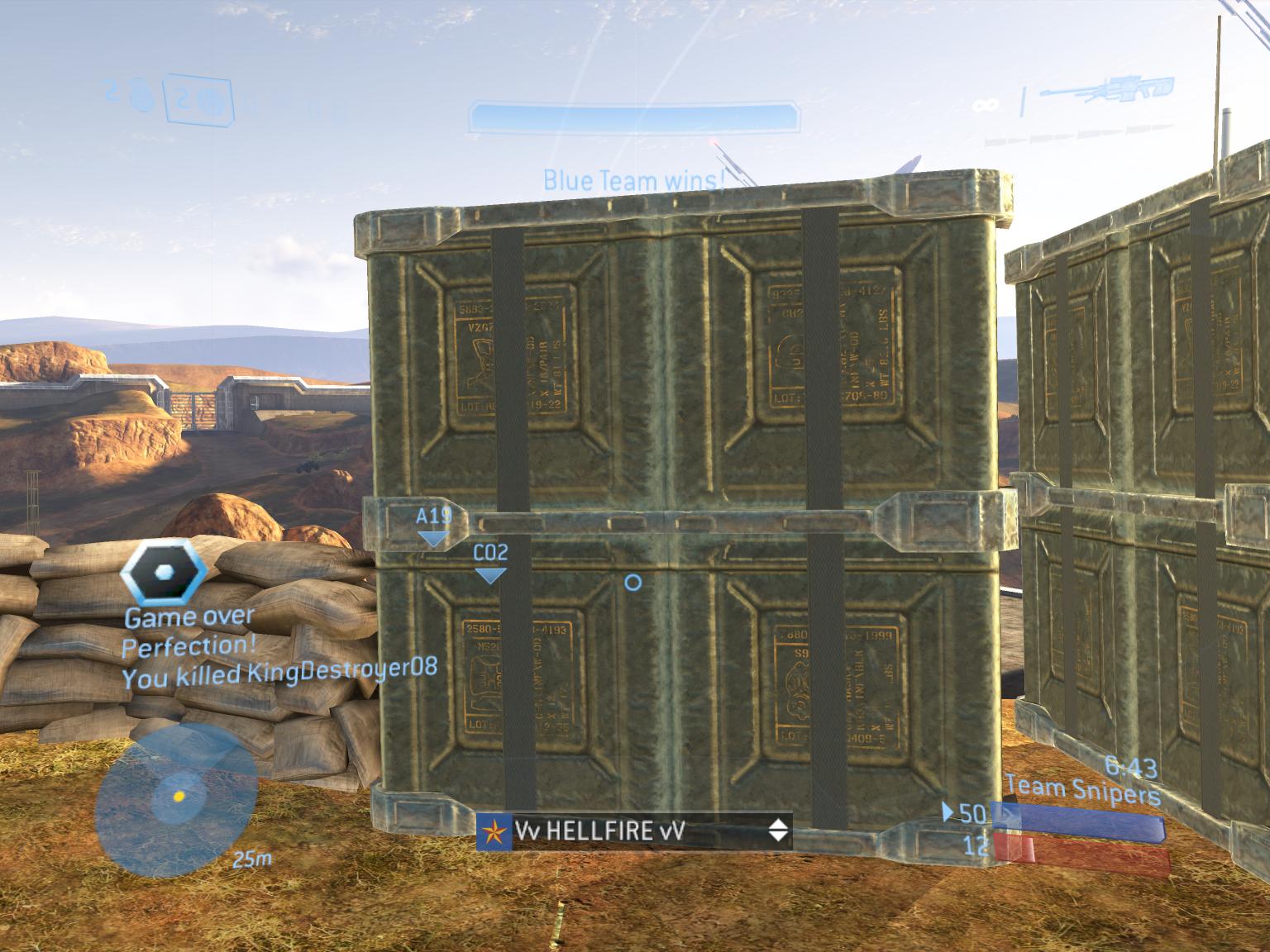Click the C02 waypoint marker
The width and height of the screenshot is (1270, 952).
tap(489, 552)
